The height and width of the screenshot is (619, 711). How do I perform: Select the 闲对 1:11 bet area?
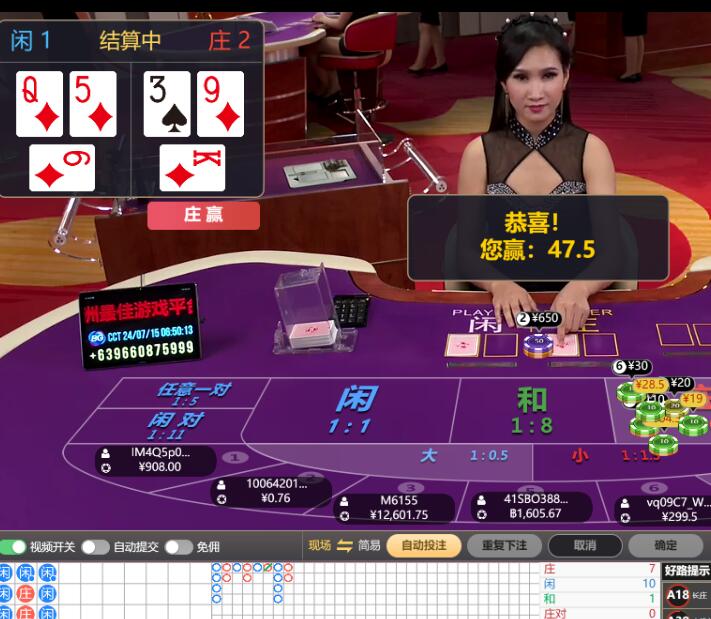coord(176,425)
